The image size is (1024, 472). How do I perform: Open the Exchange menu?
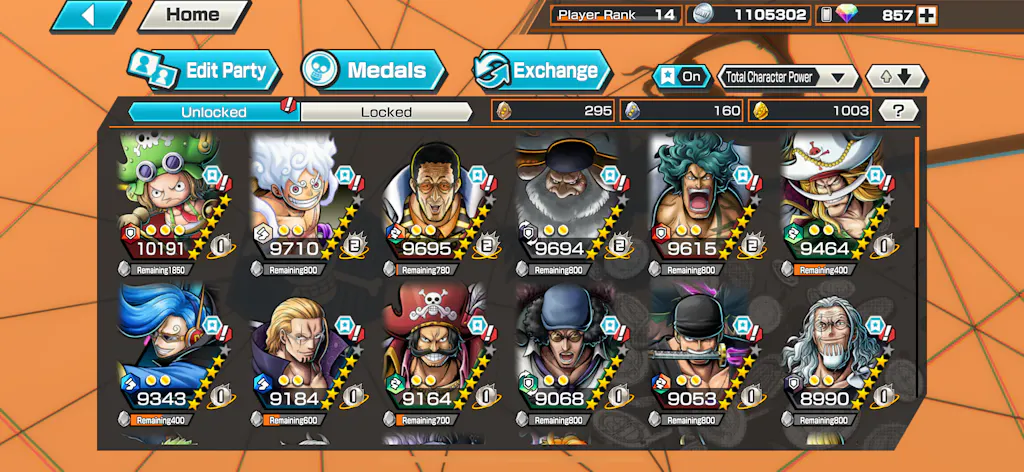click(541, 70)
